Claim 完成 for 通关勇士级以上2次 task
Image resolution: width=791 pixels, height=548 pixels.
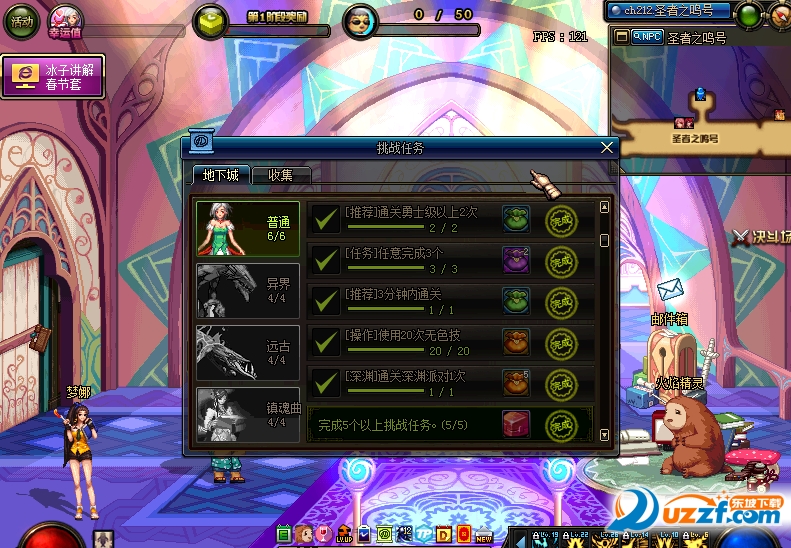[561, 219]
